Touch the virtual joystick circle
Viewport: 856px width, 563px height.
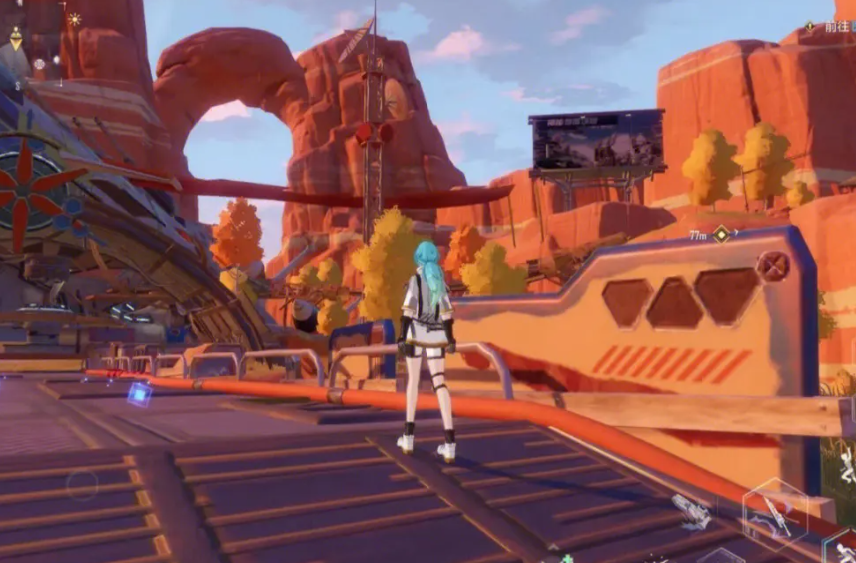coord(82,486)
